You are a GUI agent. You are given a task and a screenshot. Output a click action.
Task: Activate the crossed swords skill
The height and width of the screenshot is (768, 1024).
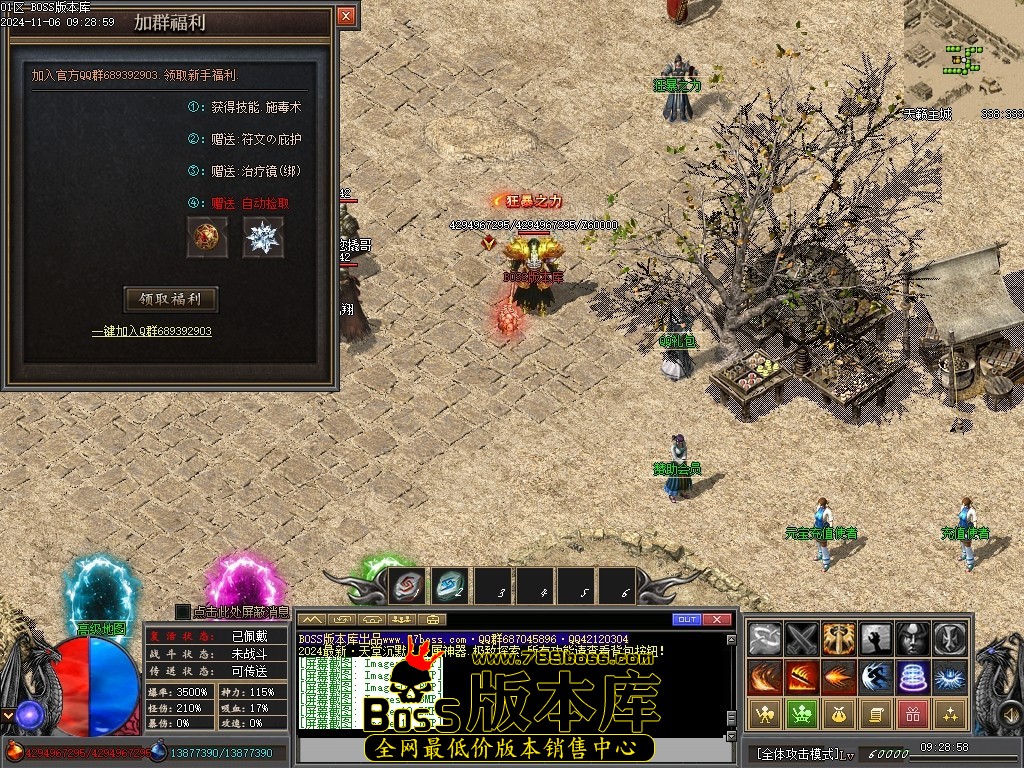pos(802,637)
